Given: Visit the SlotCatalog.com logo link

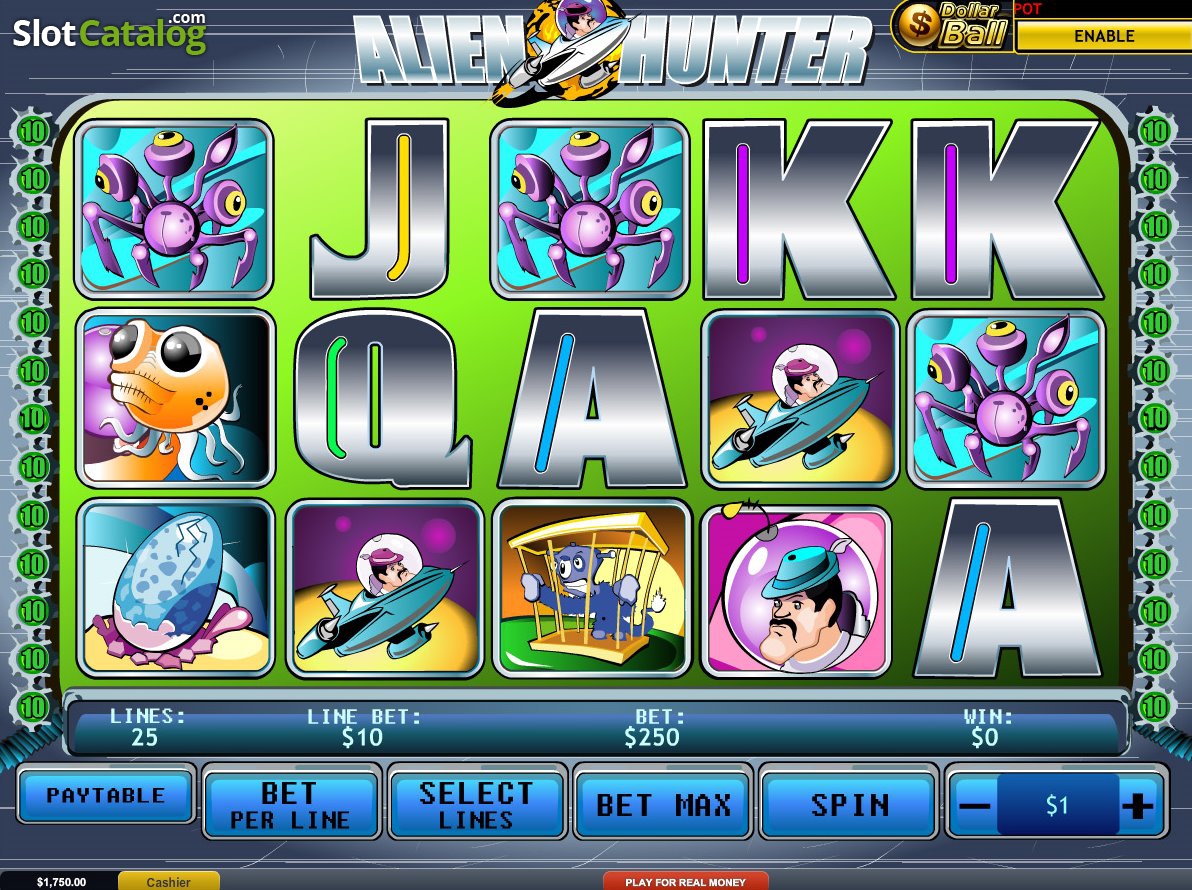Looking at the screenshot, I should click(109, 33).
